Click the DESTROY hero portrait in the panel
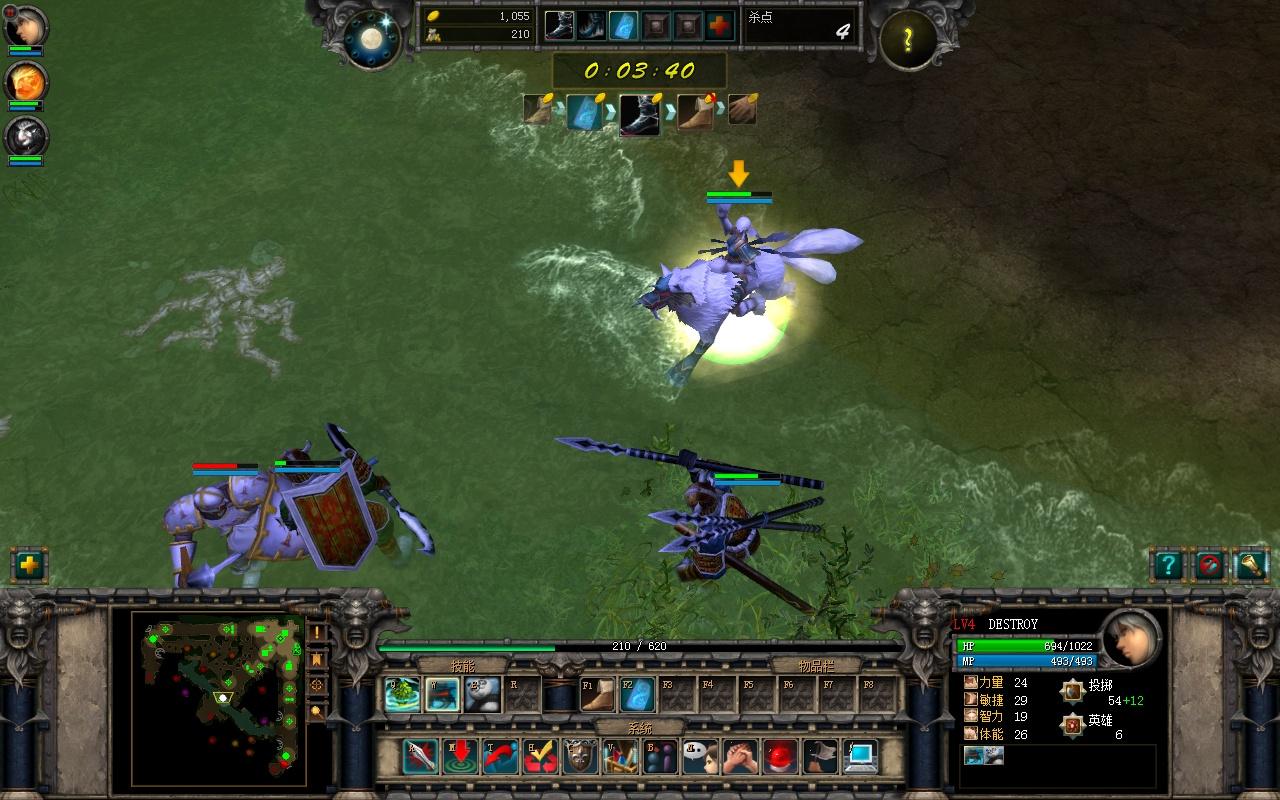The image size is (1280, 800). tap(1130, 640)
